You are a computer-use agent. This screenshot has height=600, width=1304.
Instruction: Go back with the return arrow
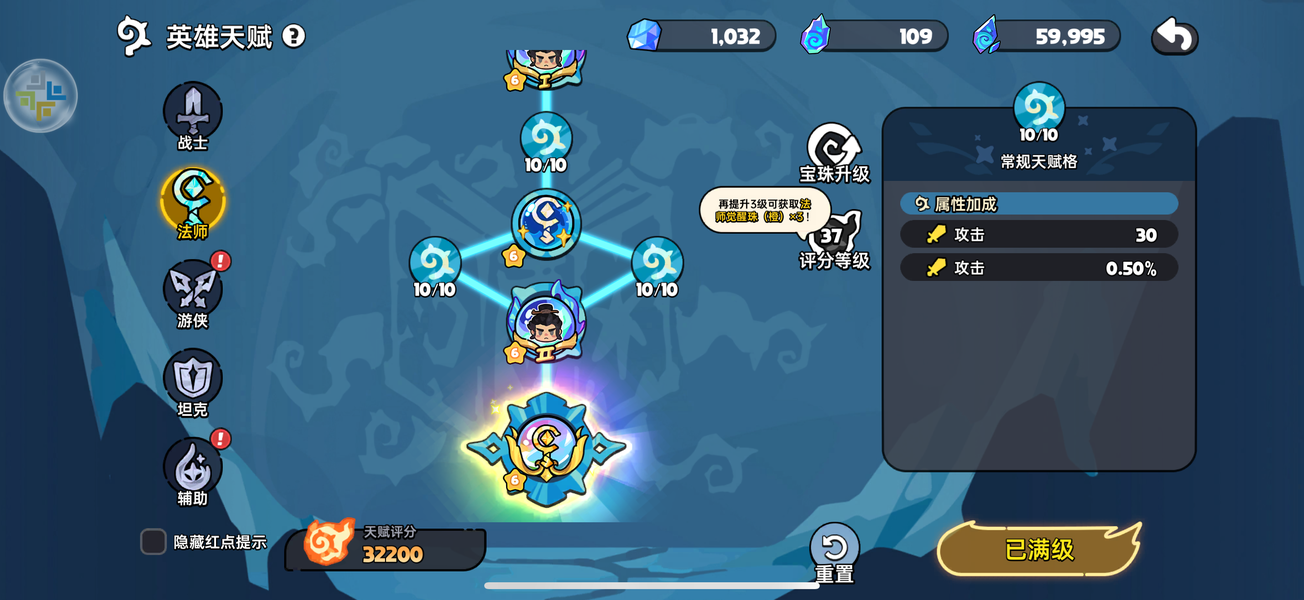1175,37
